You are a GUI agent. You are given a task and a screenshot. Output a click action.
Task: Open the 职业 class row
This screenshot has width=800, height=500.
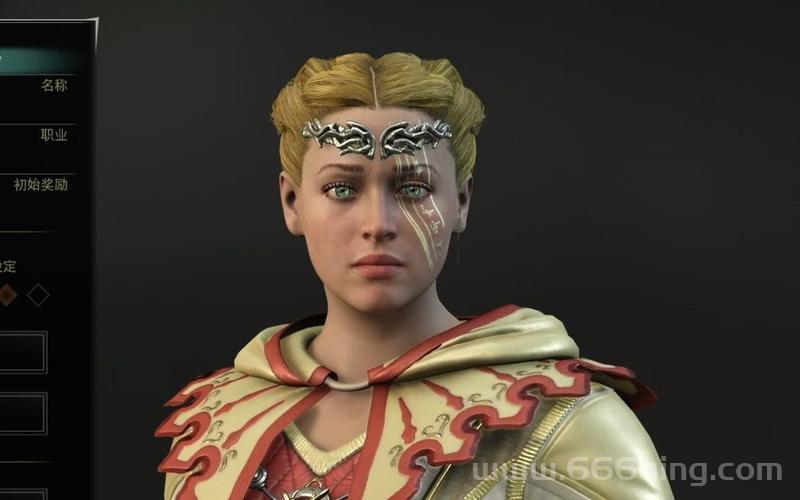point(52,135)
